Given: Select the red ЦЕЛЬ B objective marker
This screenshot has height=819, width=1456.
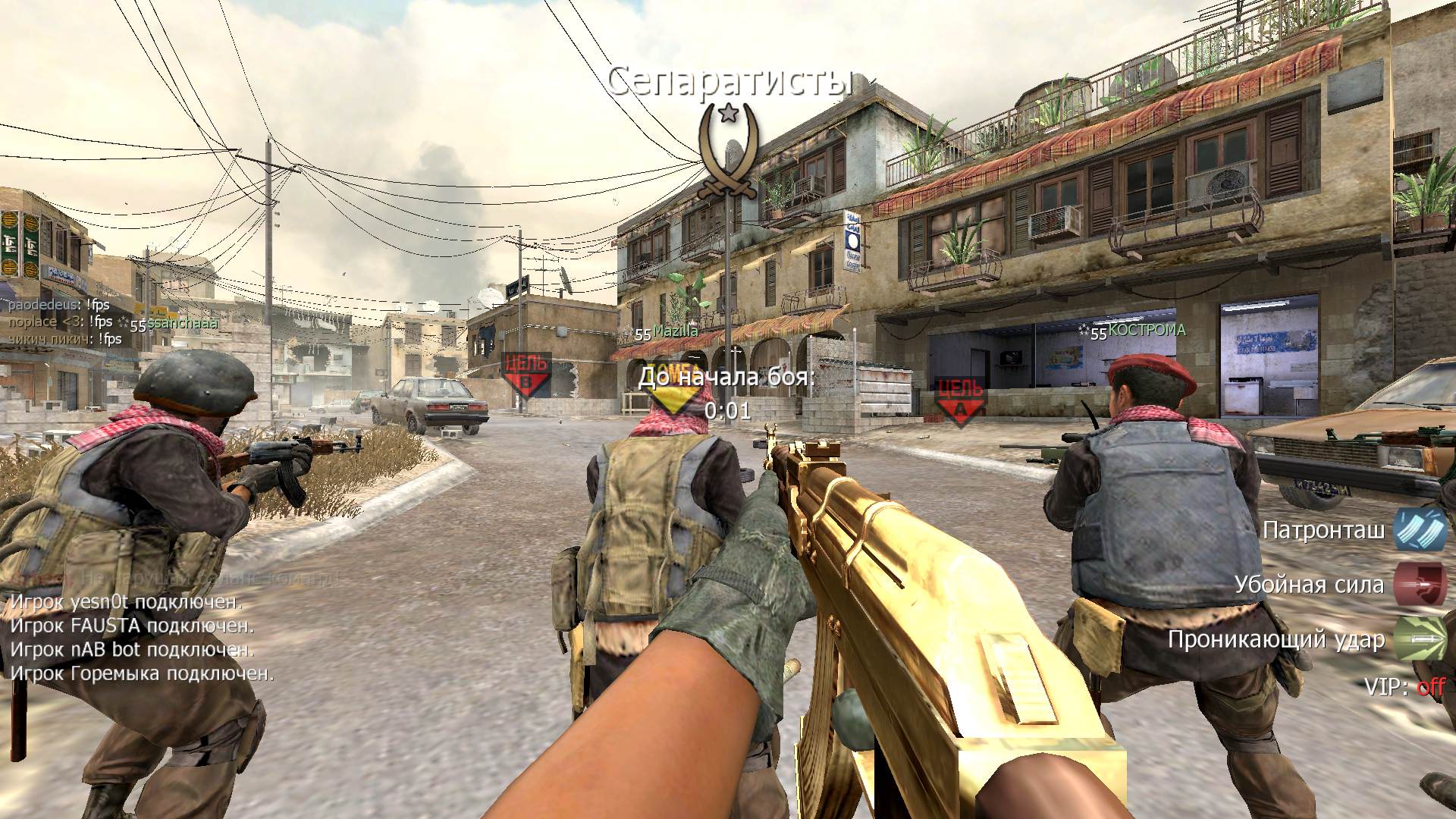Looking at the screenshot, I should pos(526,374).
